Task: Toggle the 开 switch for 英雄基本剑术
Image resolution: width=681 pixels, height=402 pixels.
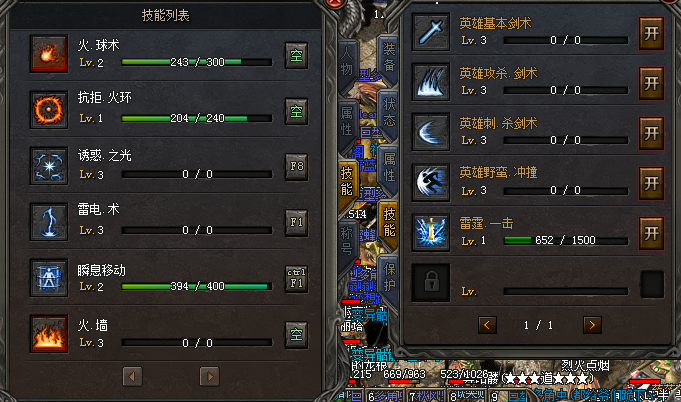Action: pos(651,33)
